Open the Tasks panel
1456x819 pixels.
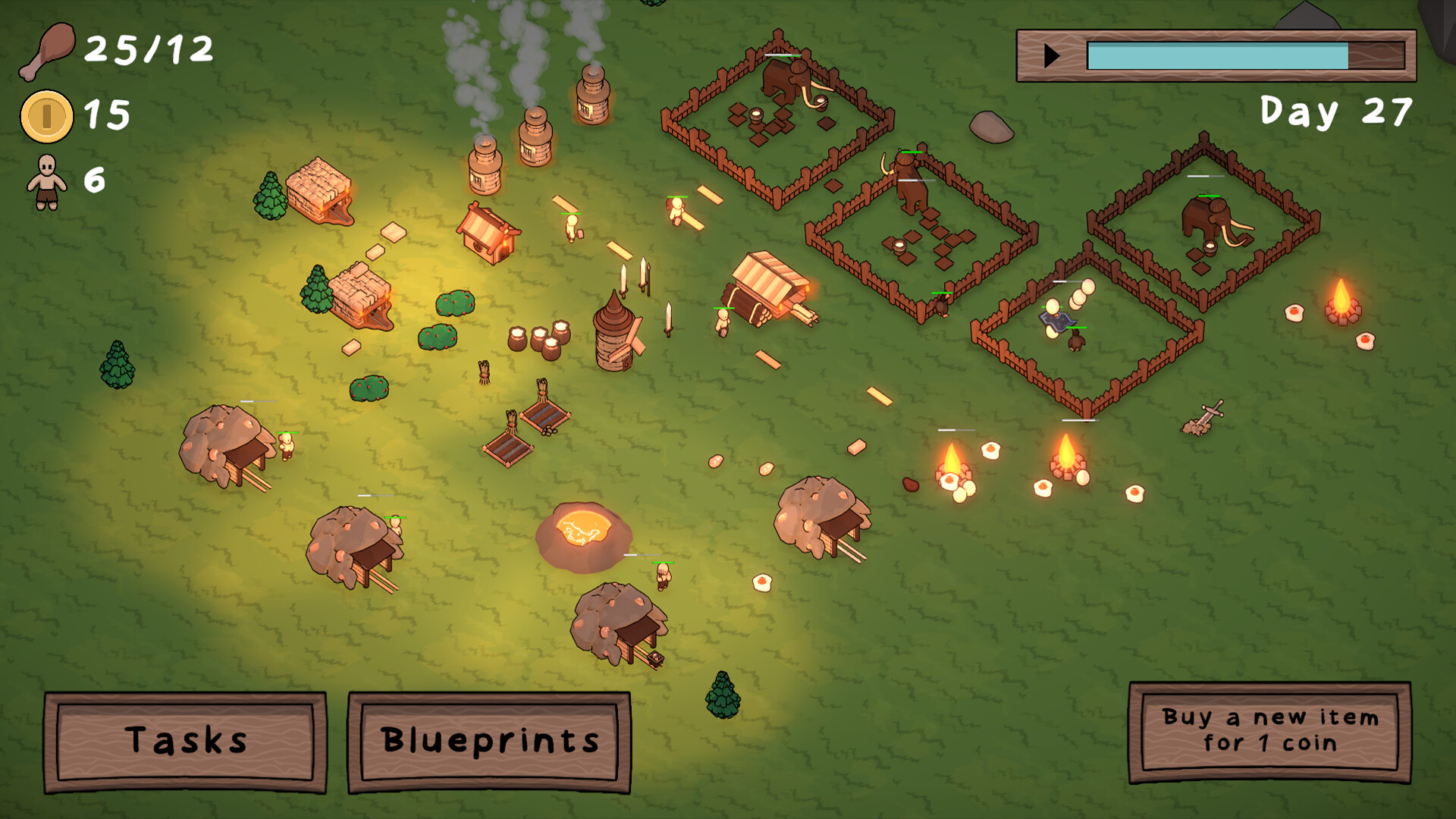(186, 741)
